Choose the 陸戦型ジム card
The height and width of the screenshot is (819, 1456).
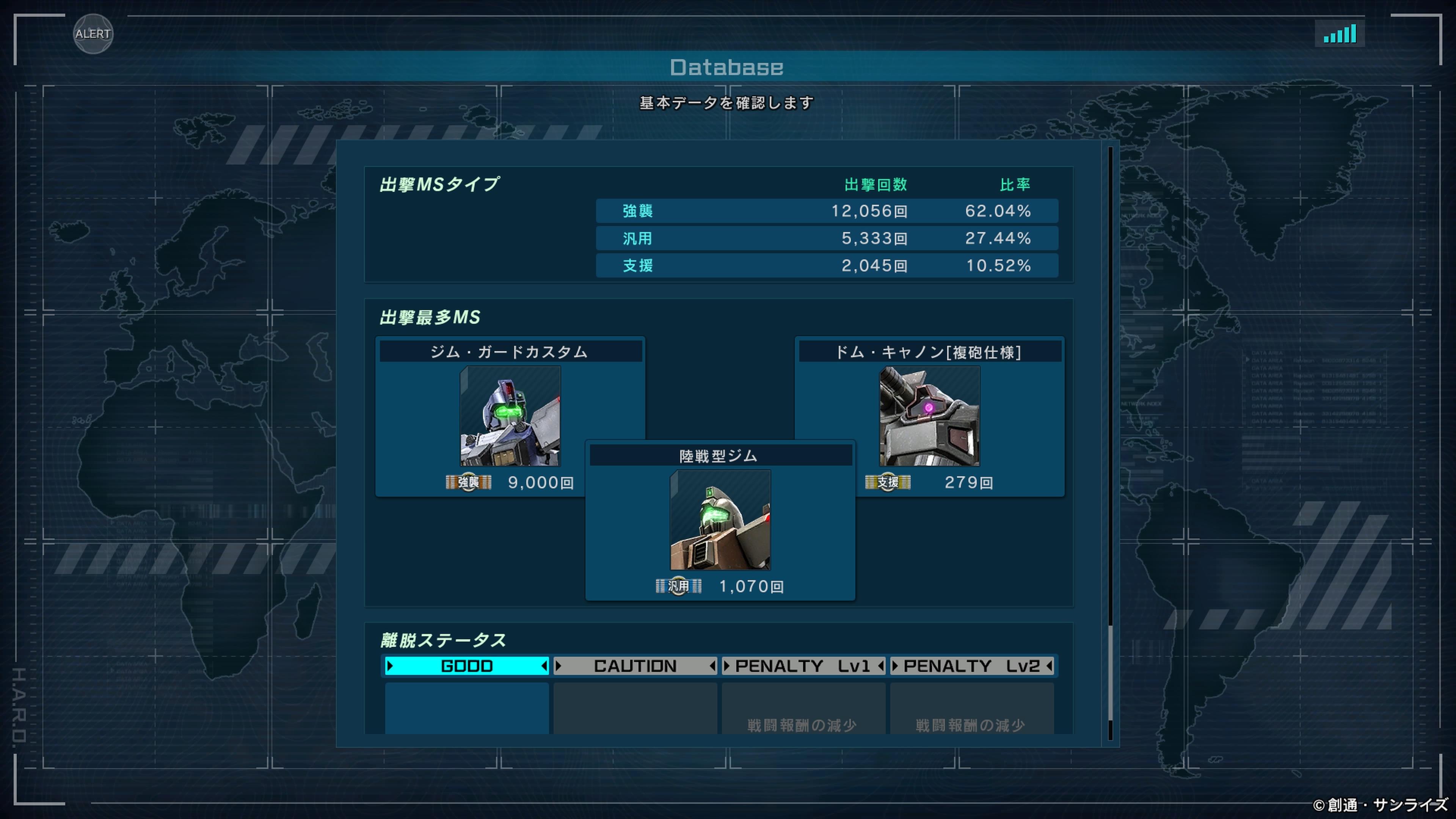point(720,520)
